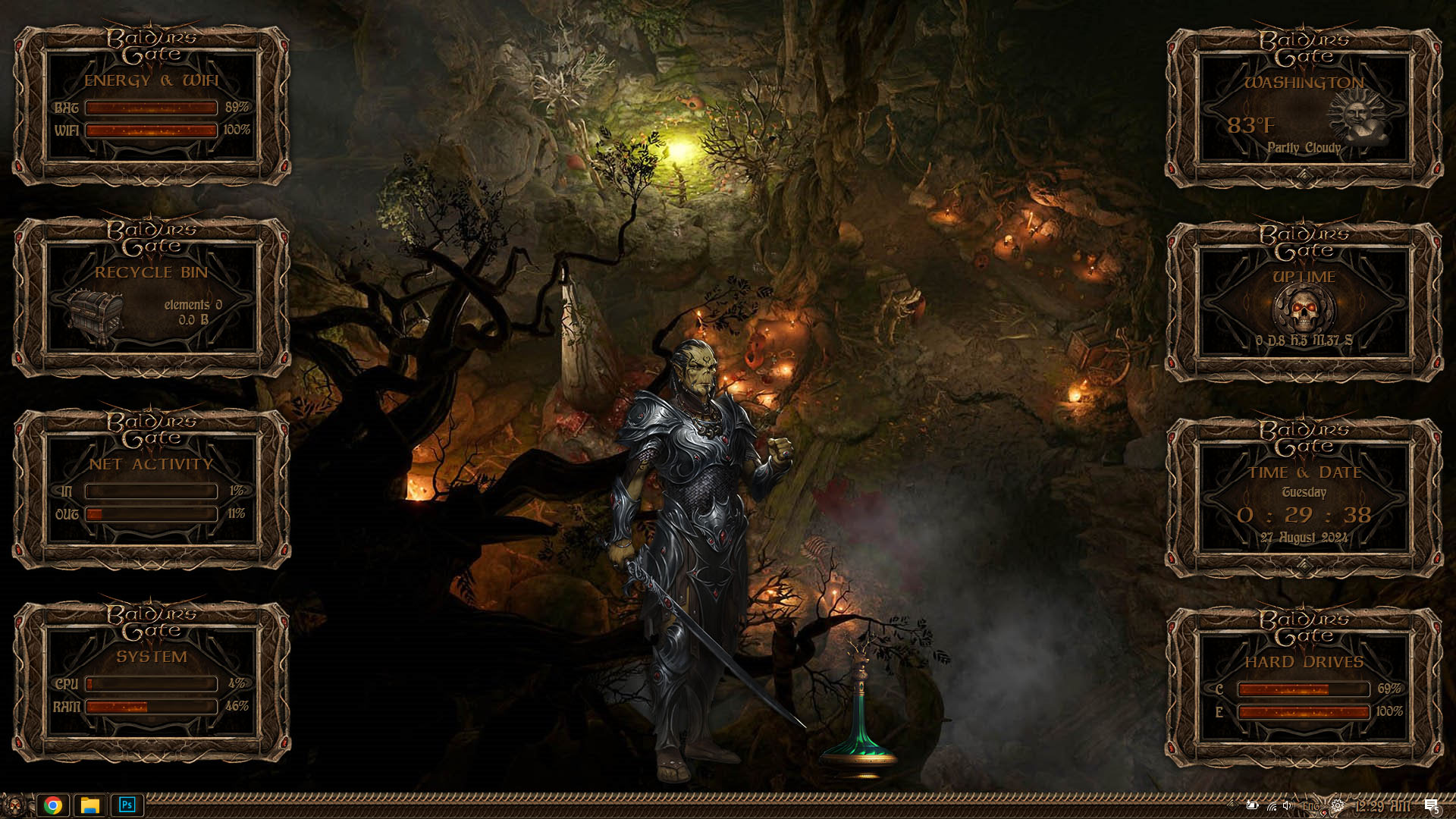
Task: Open the gear settings icon in tray
Action: pyautogui.click(x=1338, y=805)
